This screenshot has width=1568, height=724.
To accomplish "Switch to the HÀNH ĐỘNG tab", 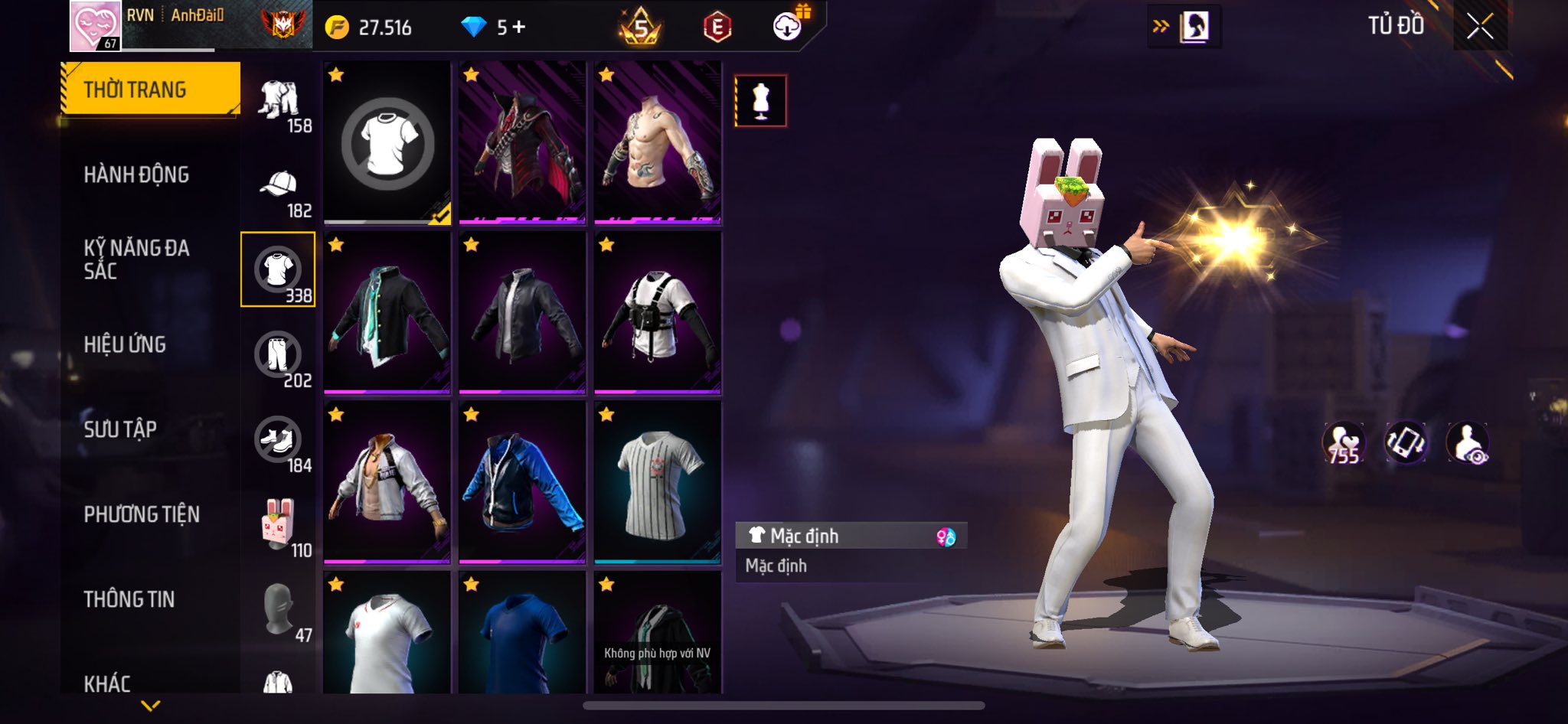I will (136, 174).
